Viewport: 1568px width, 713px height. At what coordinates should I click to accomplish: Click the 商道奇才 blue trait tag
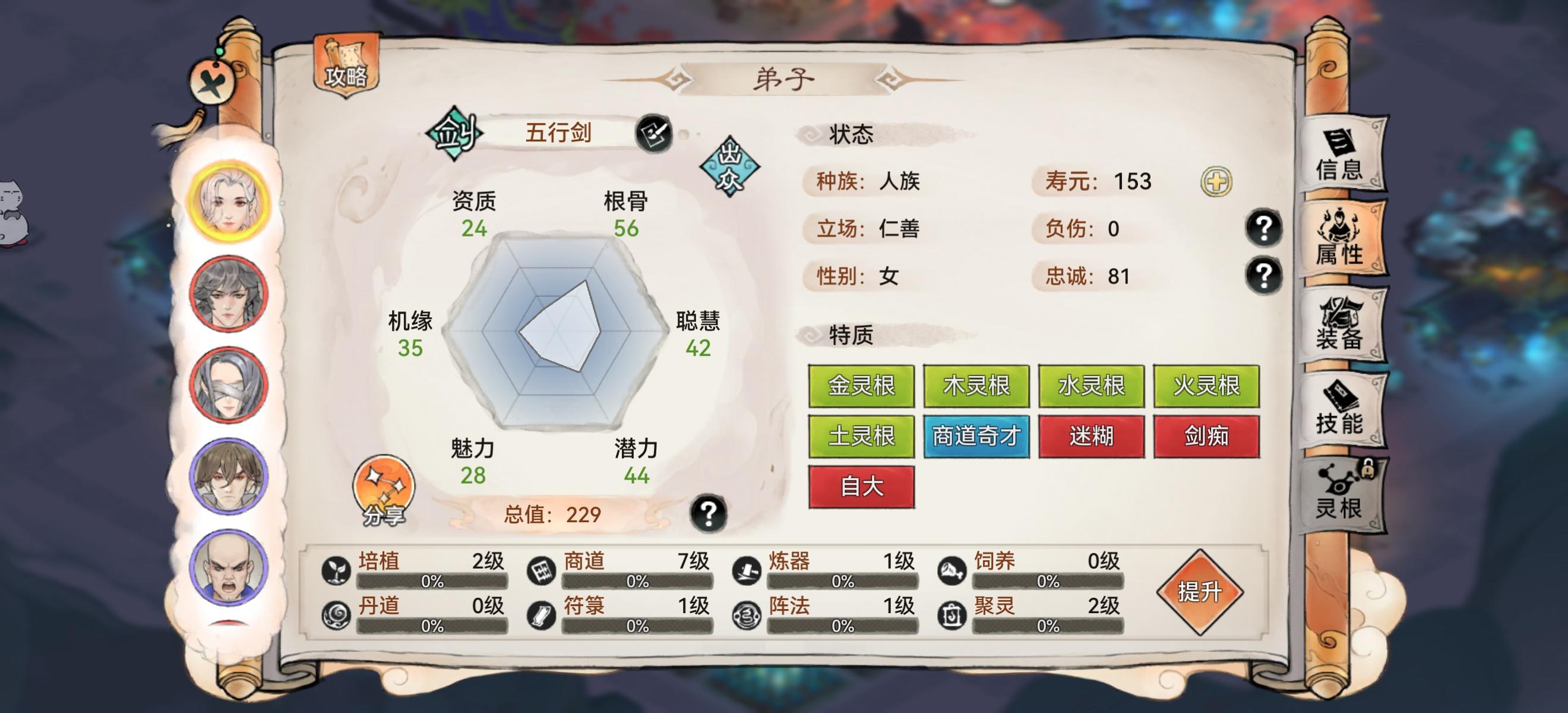coord(976,436)
